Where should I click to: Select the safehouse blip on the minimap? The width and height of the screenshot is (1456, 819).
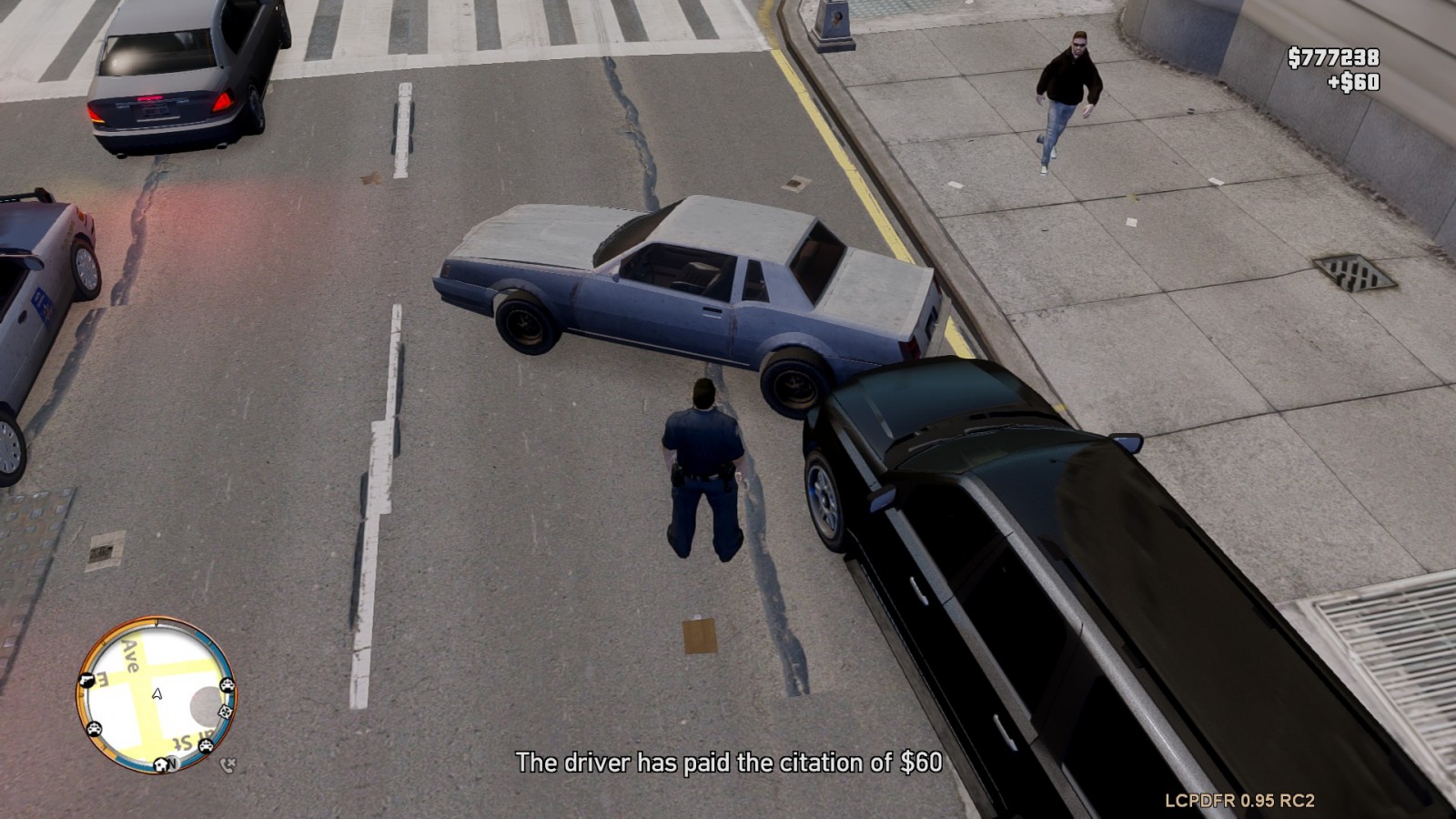(160, 764)
